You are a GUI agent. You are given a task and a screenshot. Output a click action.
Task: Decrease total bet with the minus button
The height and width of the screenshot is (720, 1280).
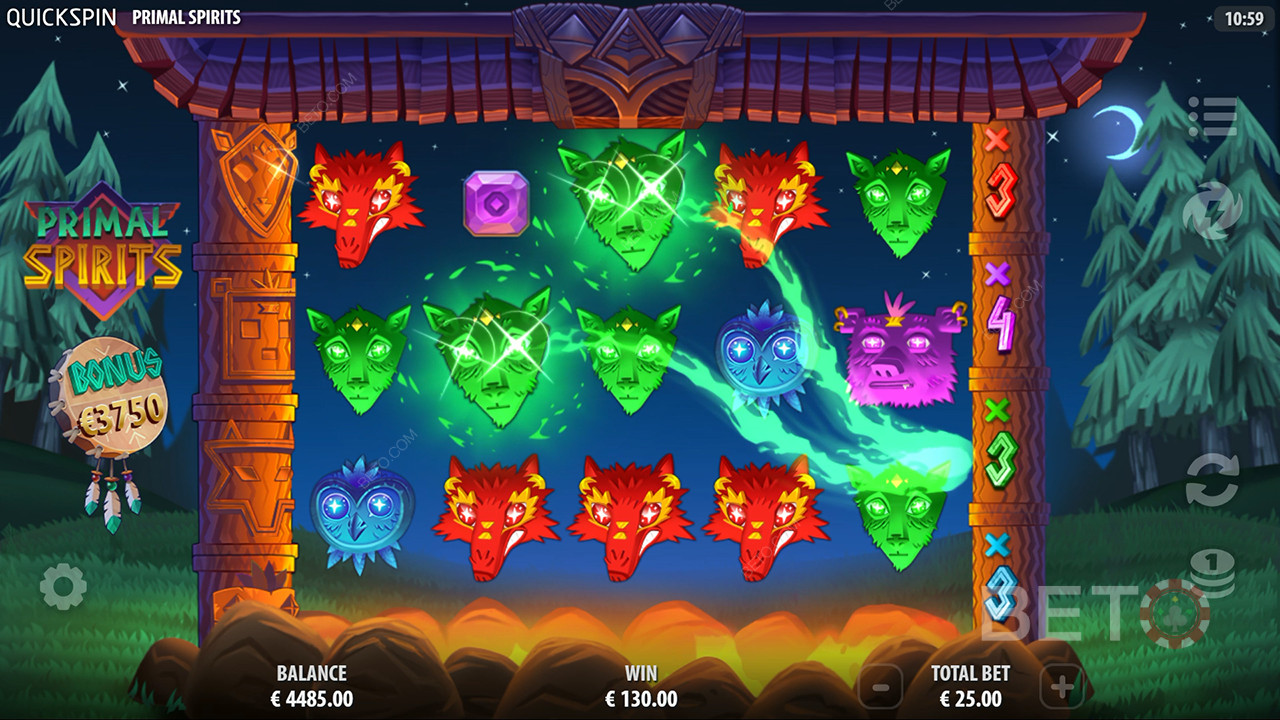tap(881, 688)
